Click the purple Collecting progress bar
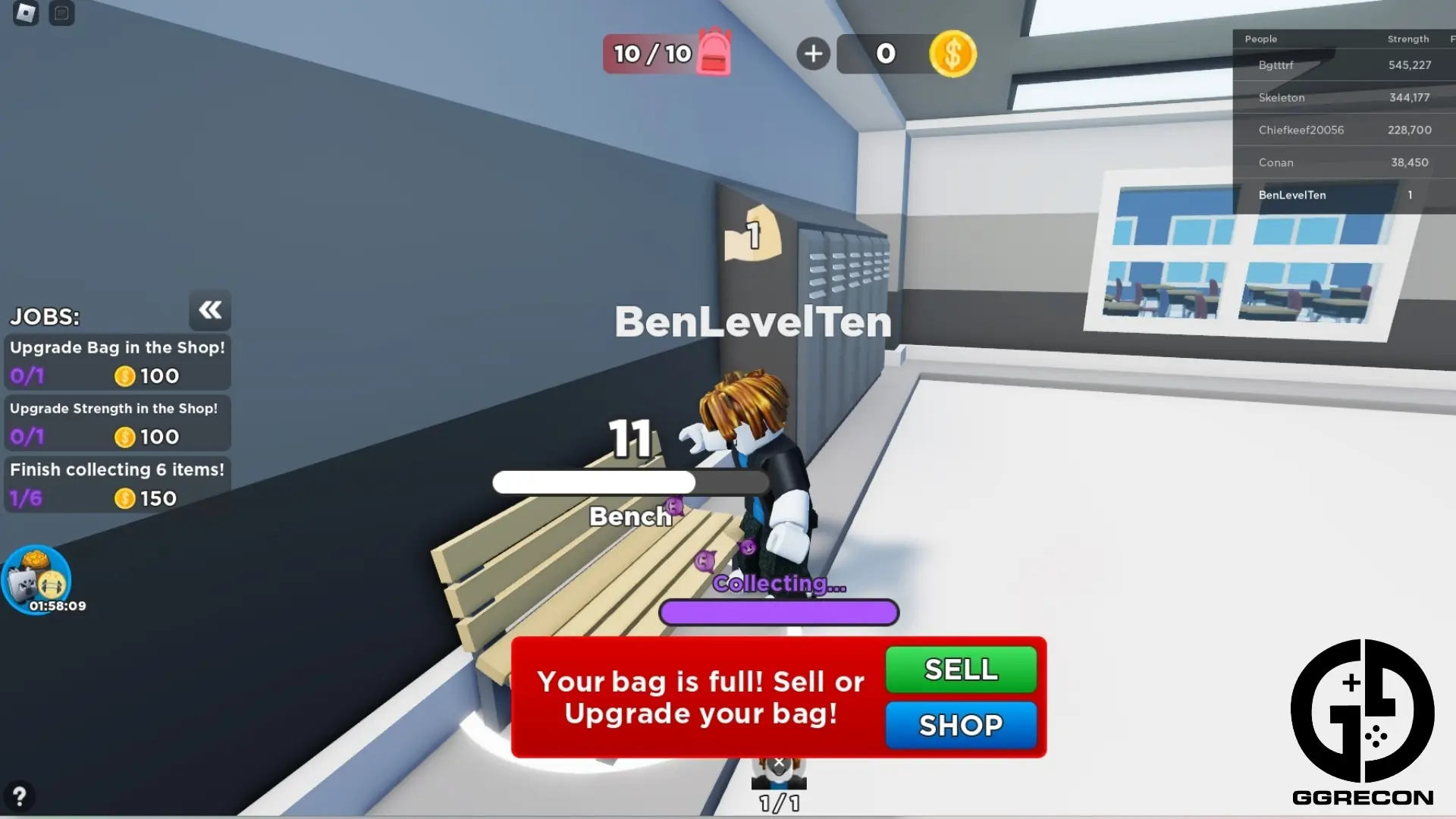This screenshot has width=1456, height=819. pyautogui.click(x=779, y=612)
